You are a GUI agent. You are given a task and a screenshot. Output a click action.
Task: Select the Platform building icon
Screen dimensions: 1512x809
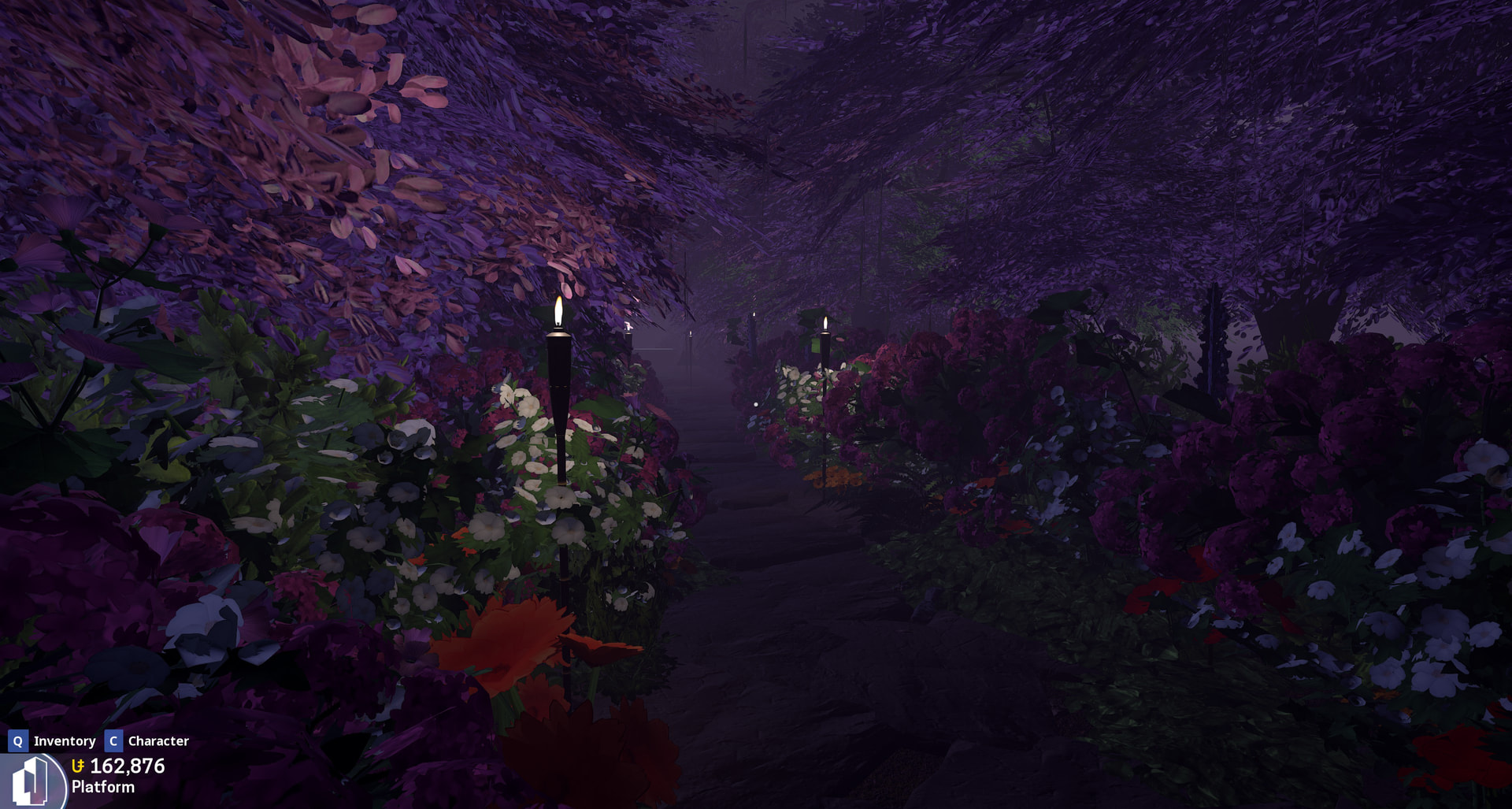(x=31, y=781)
